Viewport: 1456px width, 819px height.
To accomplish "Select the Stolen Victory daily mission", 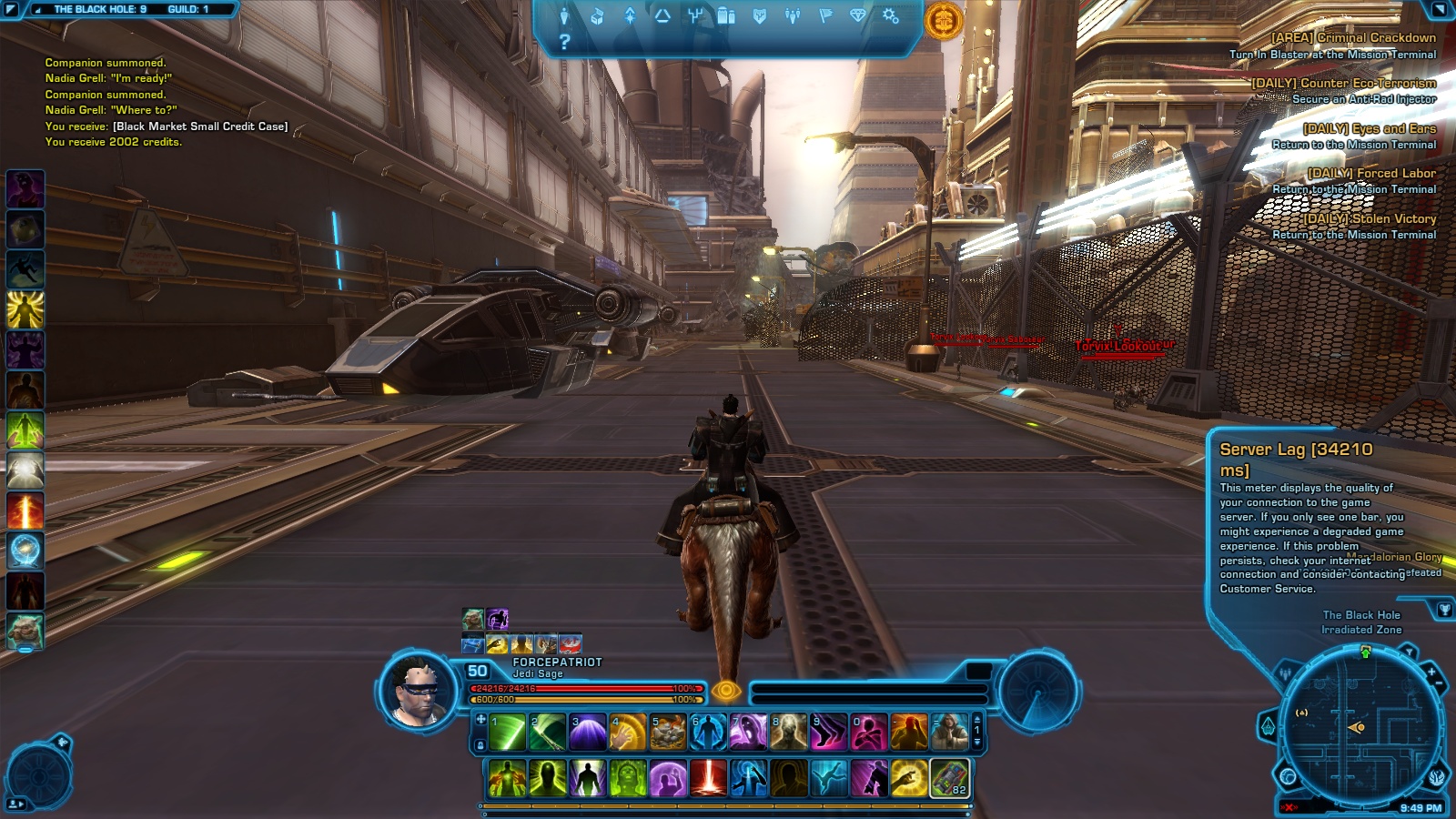I will (1370, 218).
